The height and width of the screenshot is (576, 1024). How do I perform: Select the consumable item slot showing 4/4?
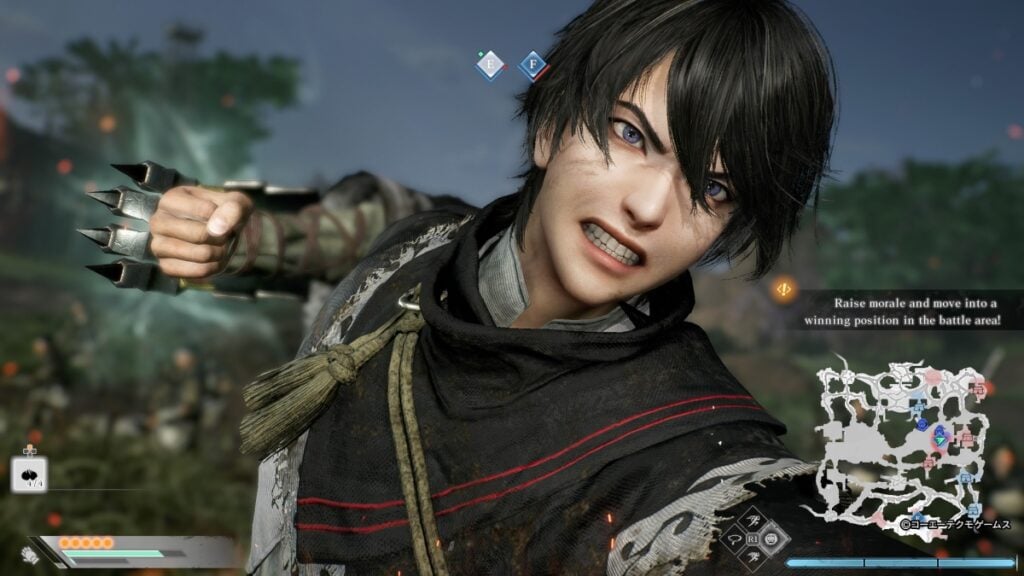pos(29,473)
